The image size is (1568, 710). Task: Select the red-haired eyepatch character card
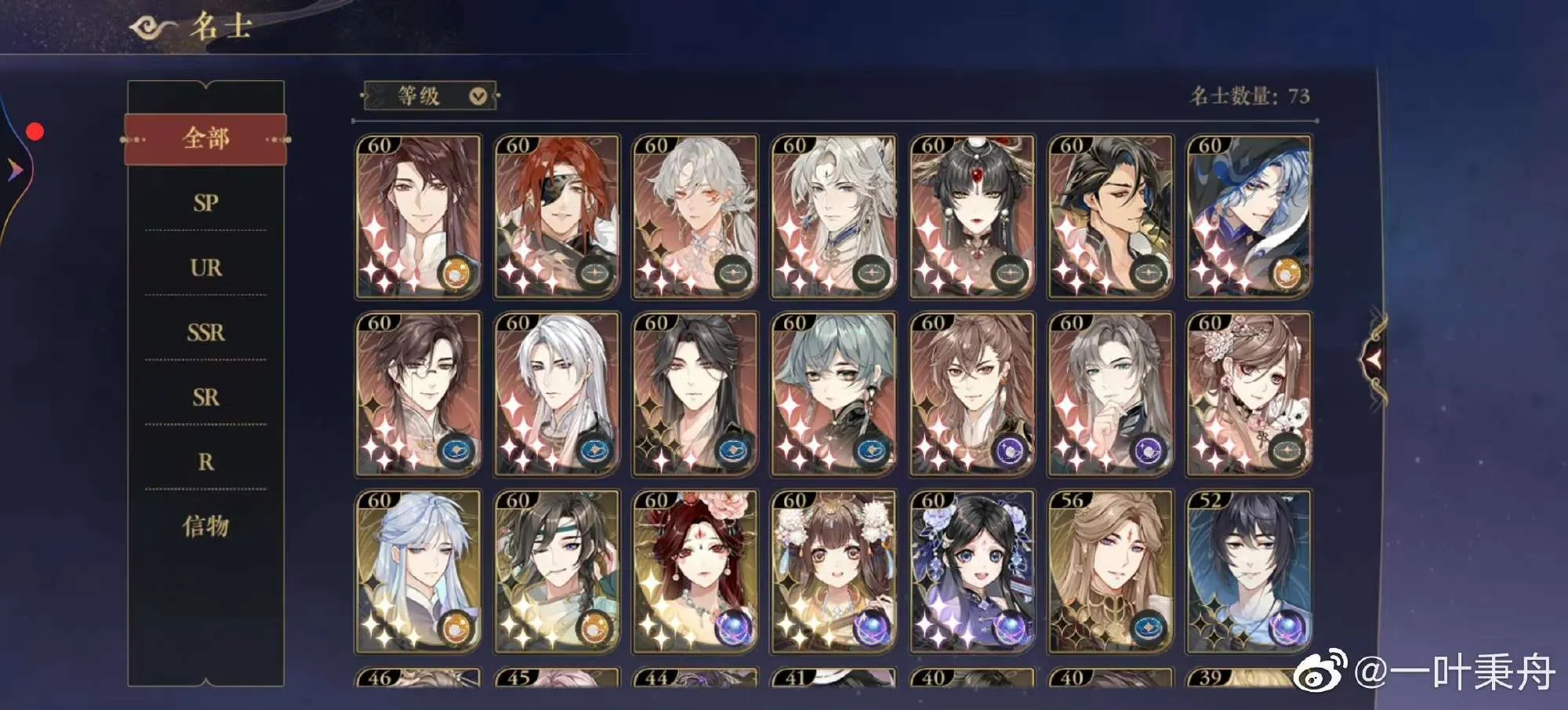[557, 217]
